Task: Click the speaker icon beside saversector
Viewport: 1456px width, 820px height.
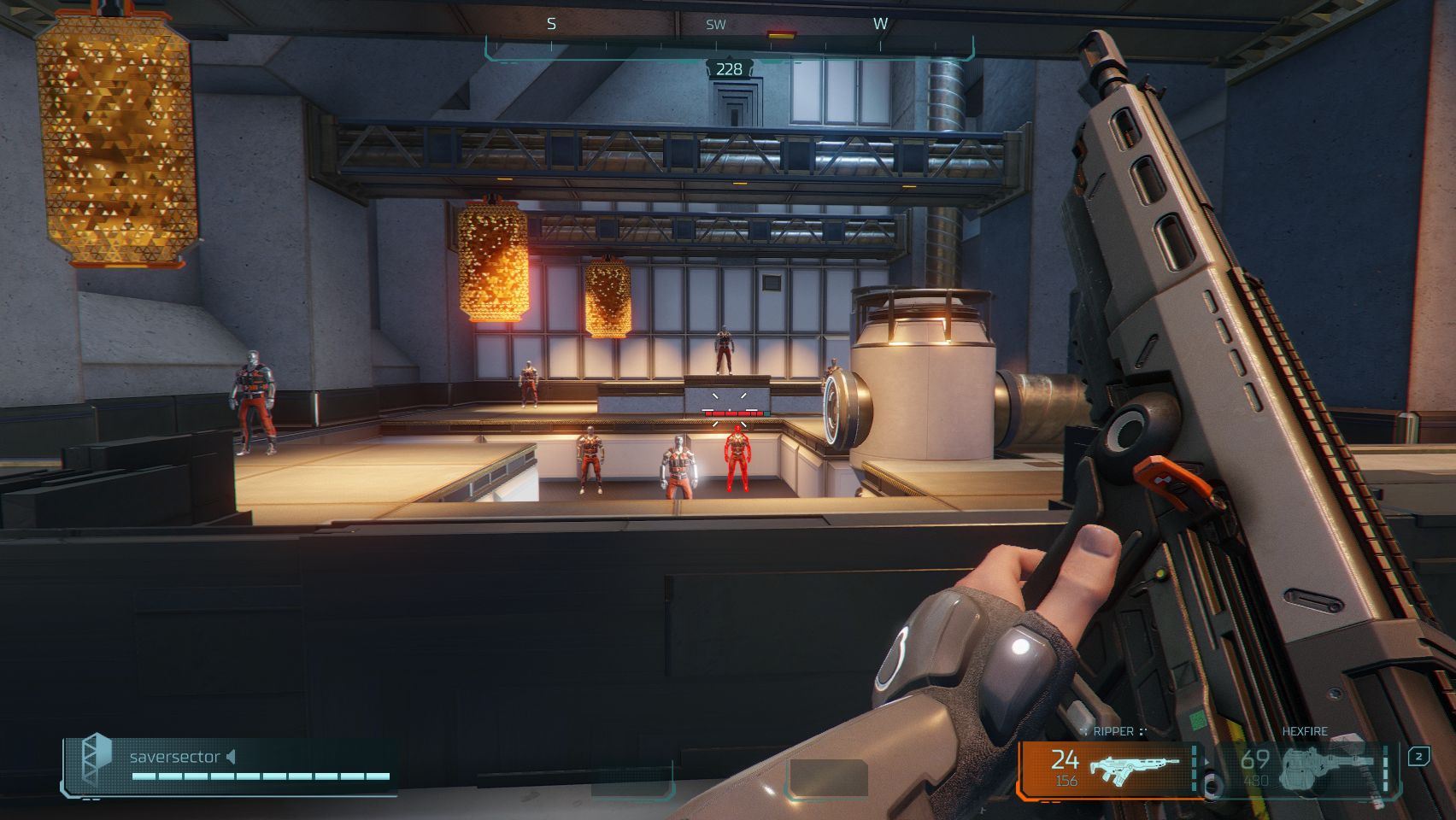Action: (x=231, y=757)
